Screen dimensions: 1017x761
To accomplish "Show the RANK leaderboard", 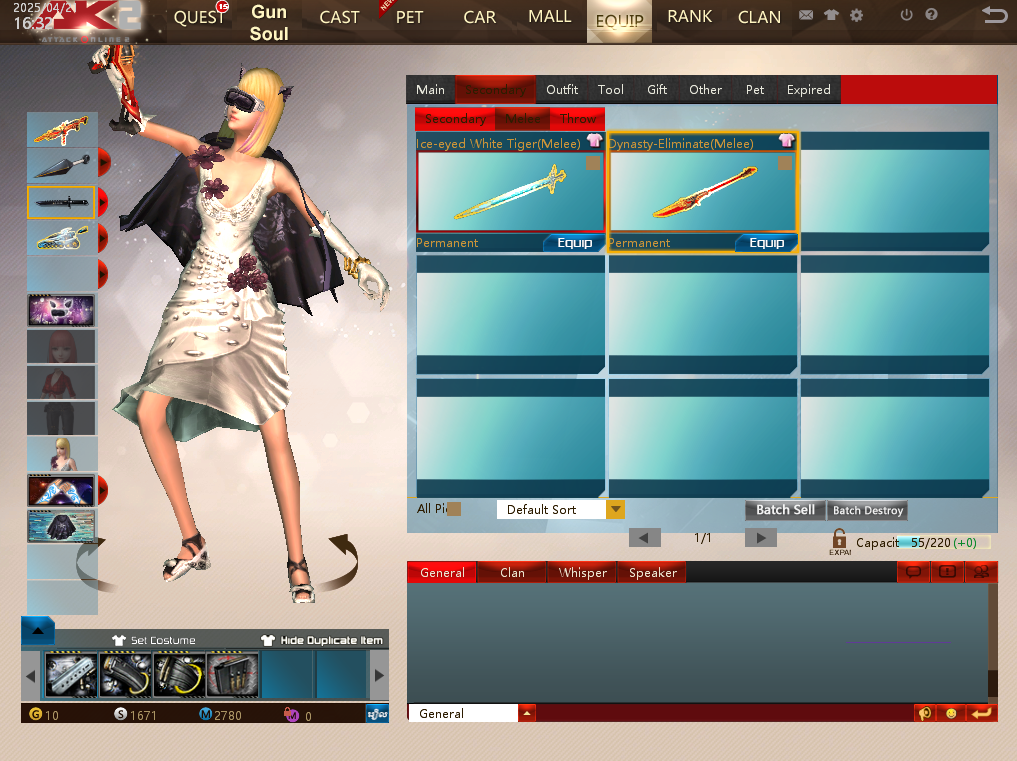I will (x=689, y=17).
